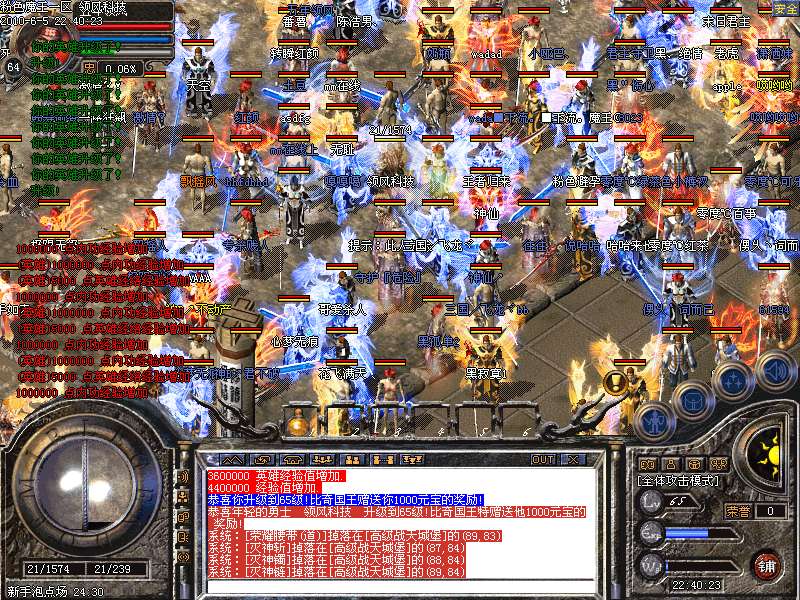Open the bag inventory round button

[692, 400]
